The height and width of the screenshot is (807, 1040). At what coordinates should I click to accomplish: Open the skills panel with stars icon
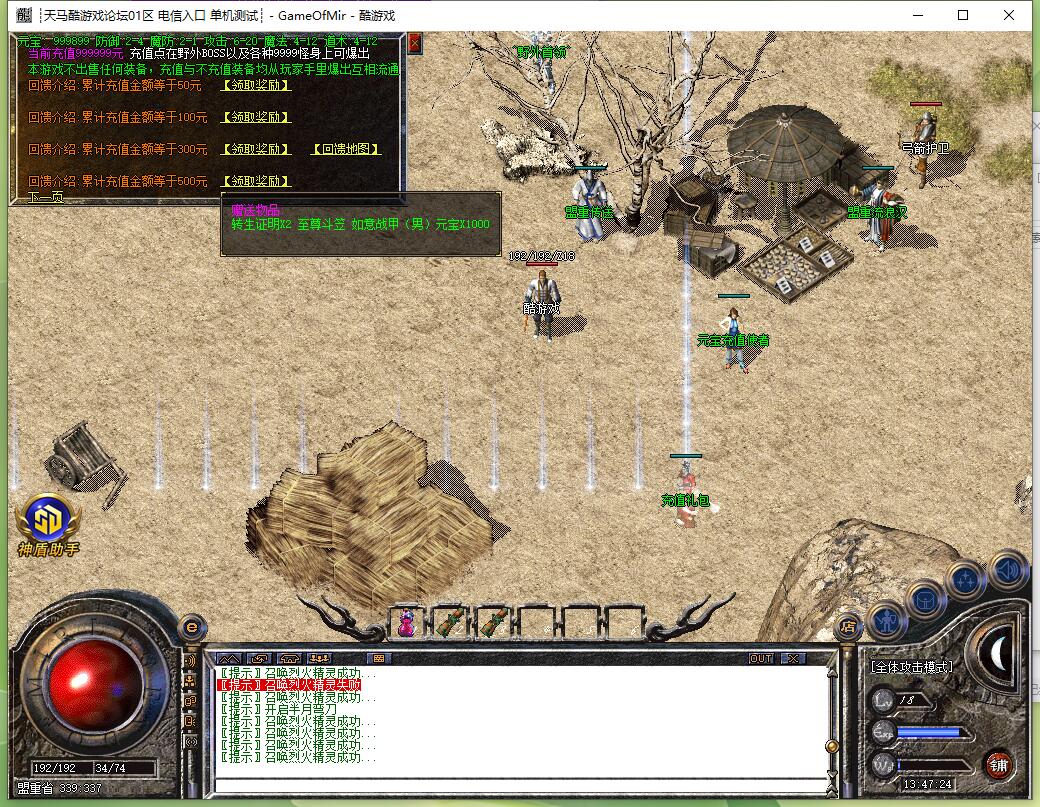967,579
